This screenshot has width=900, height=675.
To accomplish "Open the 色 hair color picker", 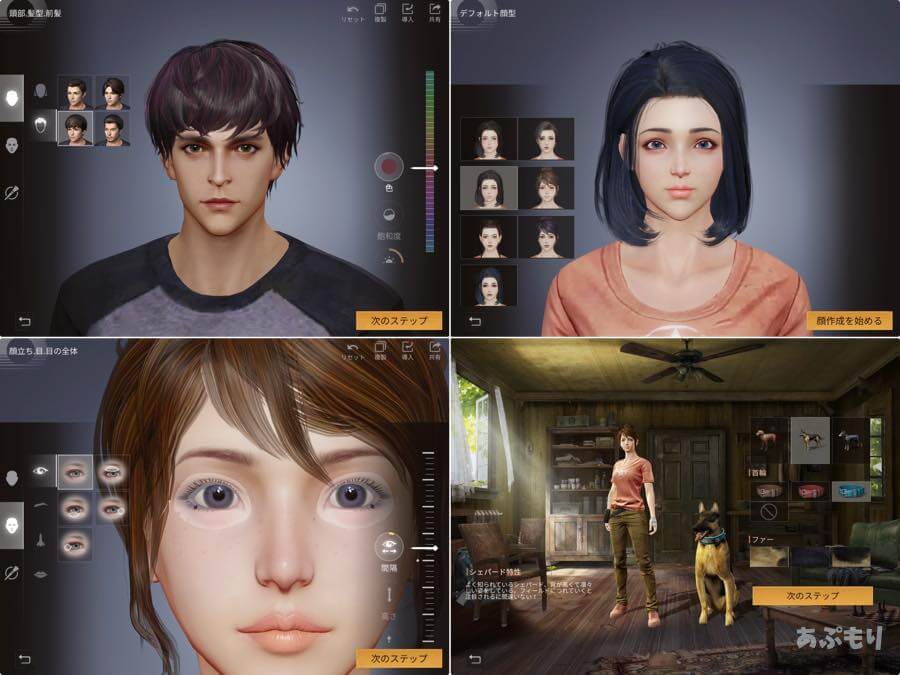I will [389, 167].
